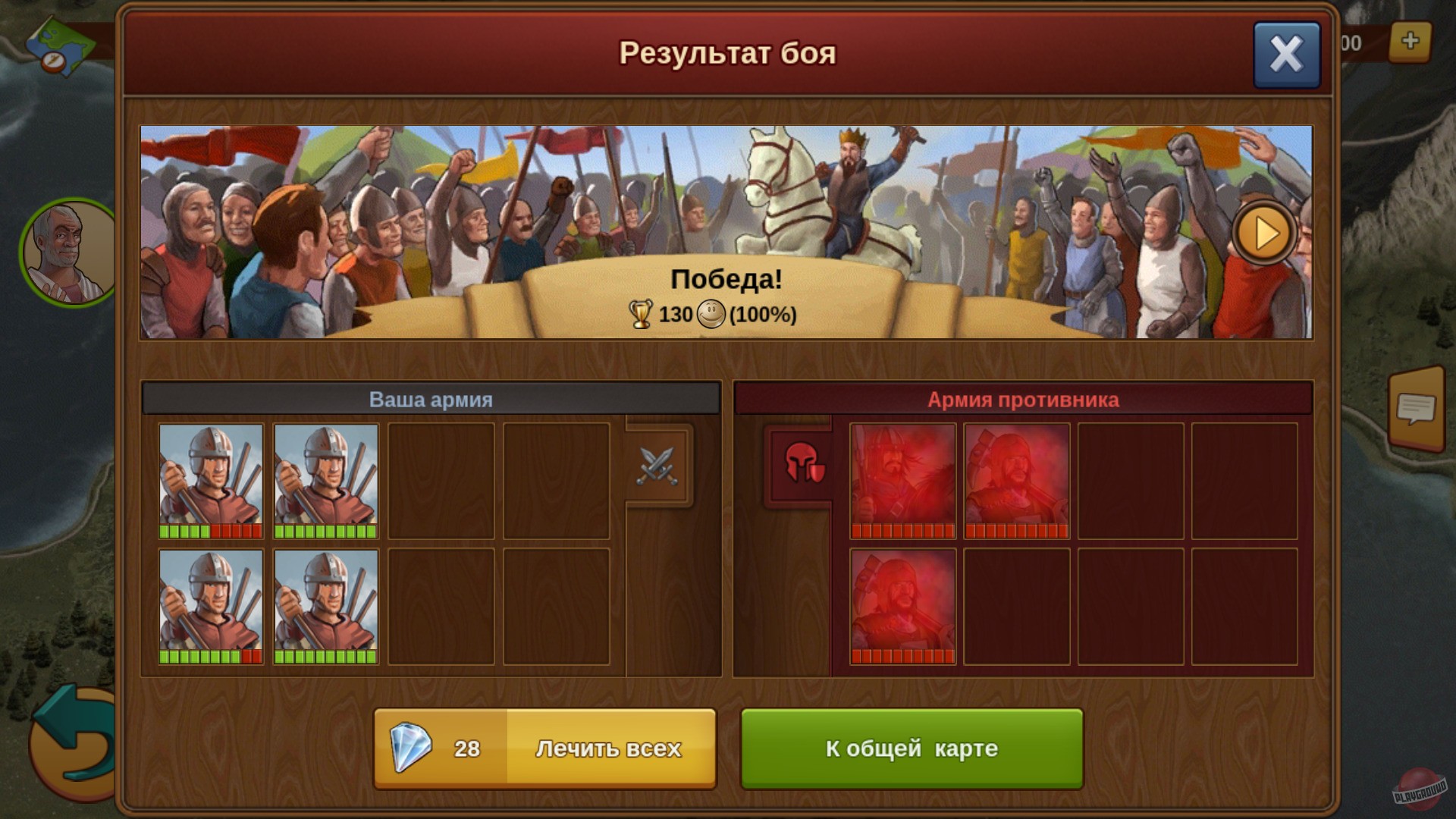The image size is (1456, 819).
Task: Click the crossed swords attacker army icon
Action: 658,465
